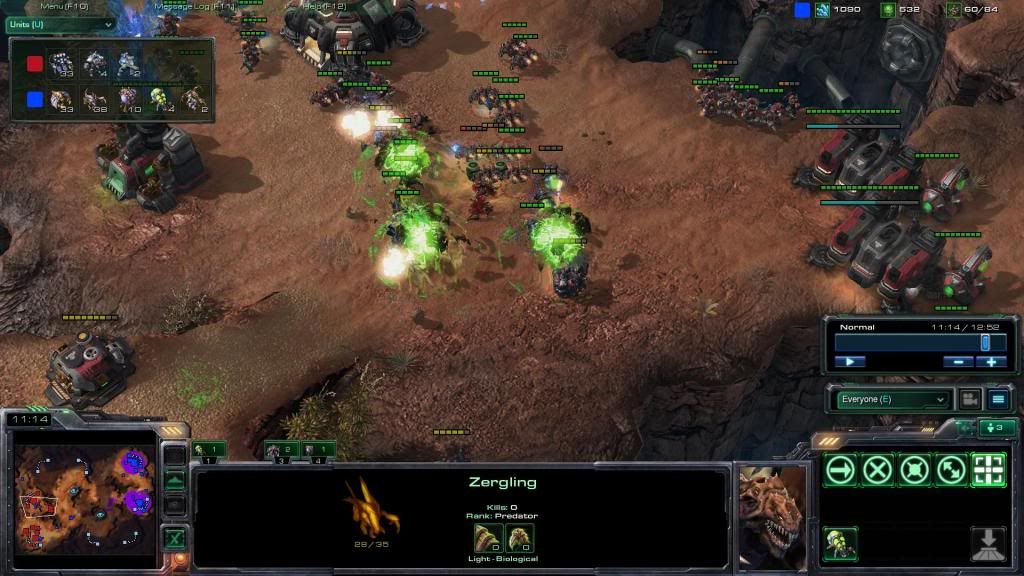
Task: Toggle the replay camera button
Action: (969, 399)
